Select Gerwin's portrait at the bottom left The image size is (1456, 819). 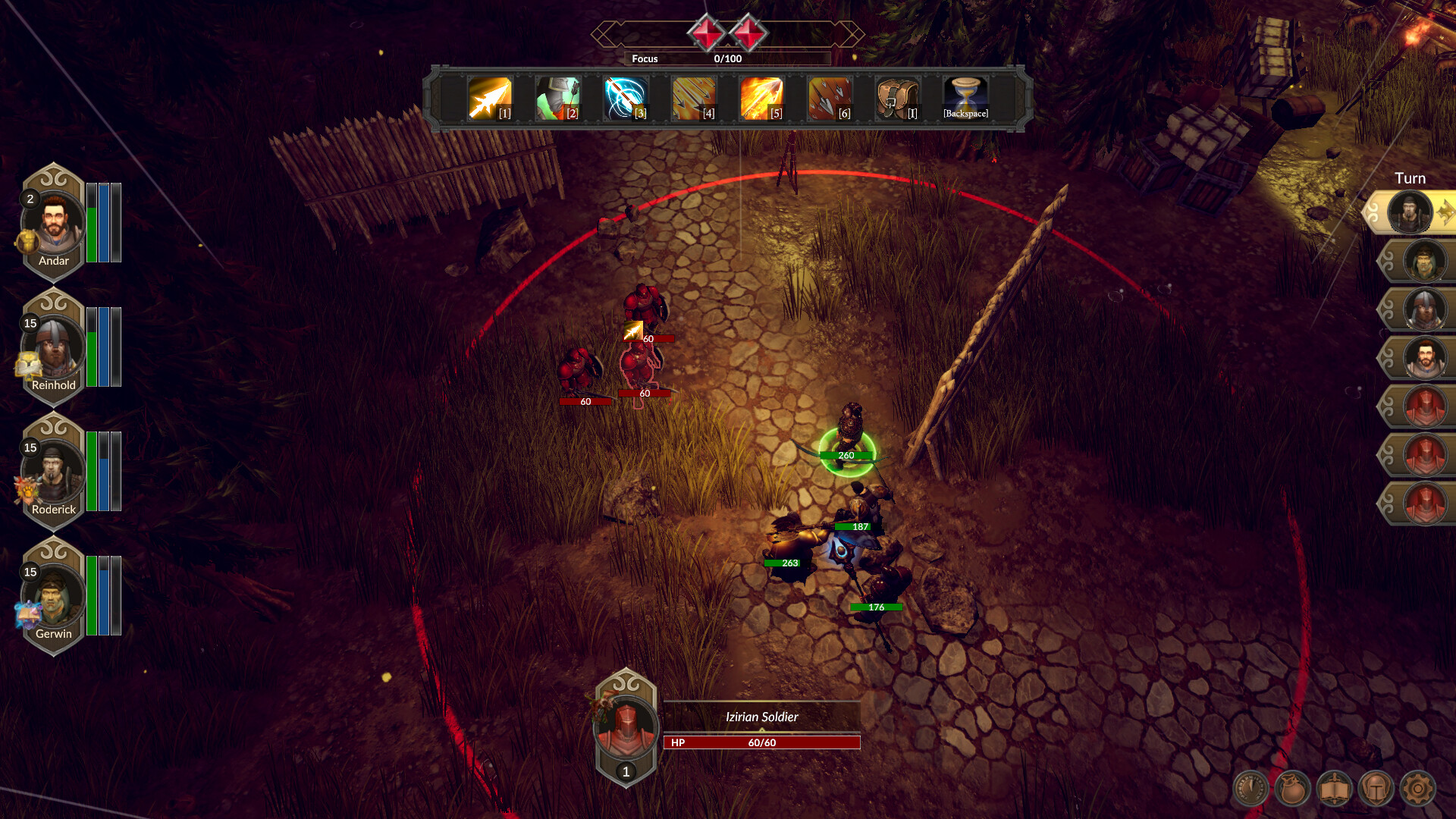tap(53, 597)
